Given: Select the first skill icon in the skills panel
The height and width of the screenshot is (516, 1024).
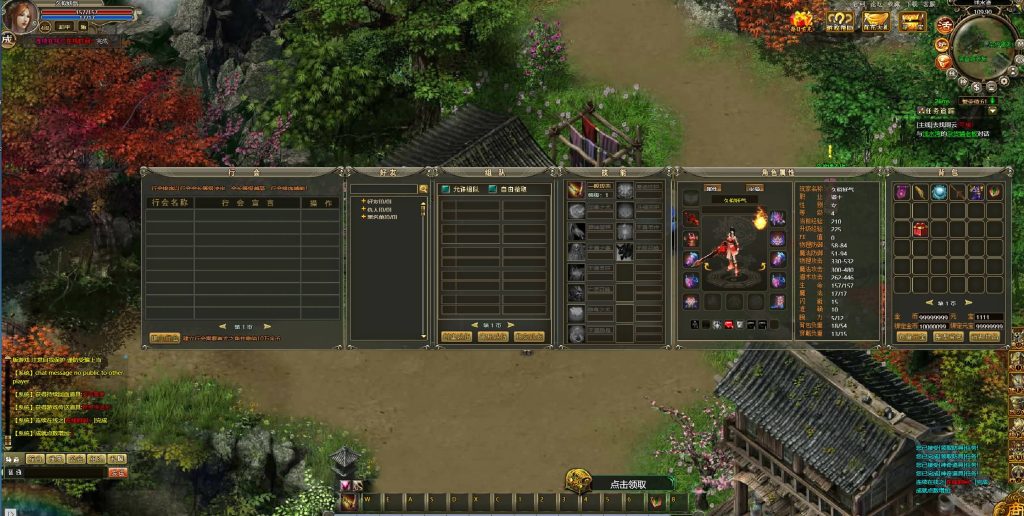Looking at the screenshot, I should [x=576, y=190].
